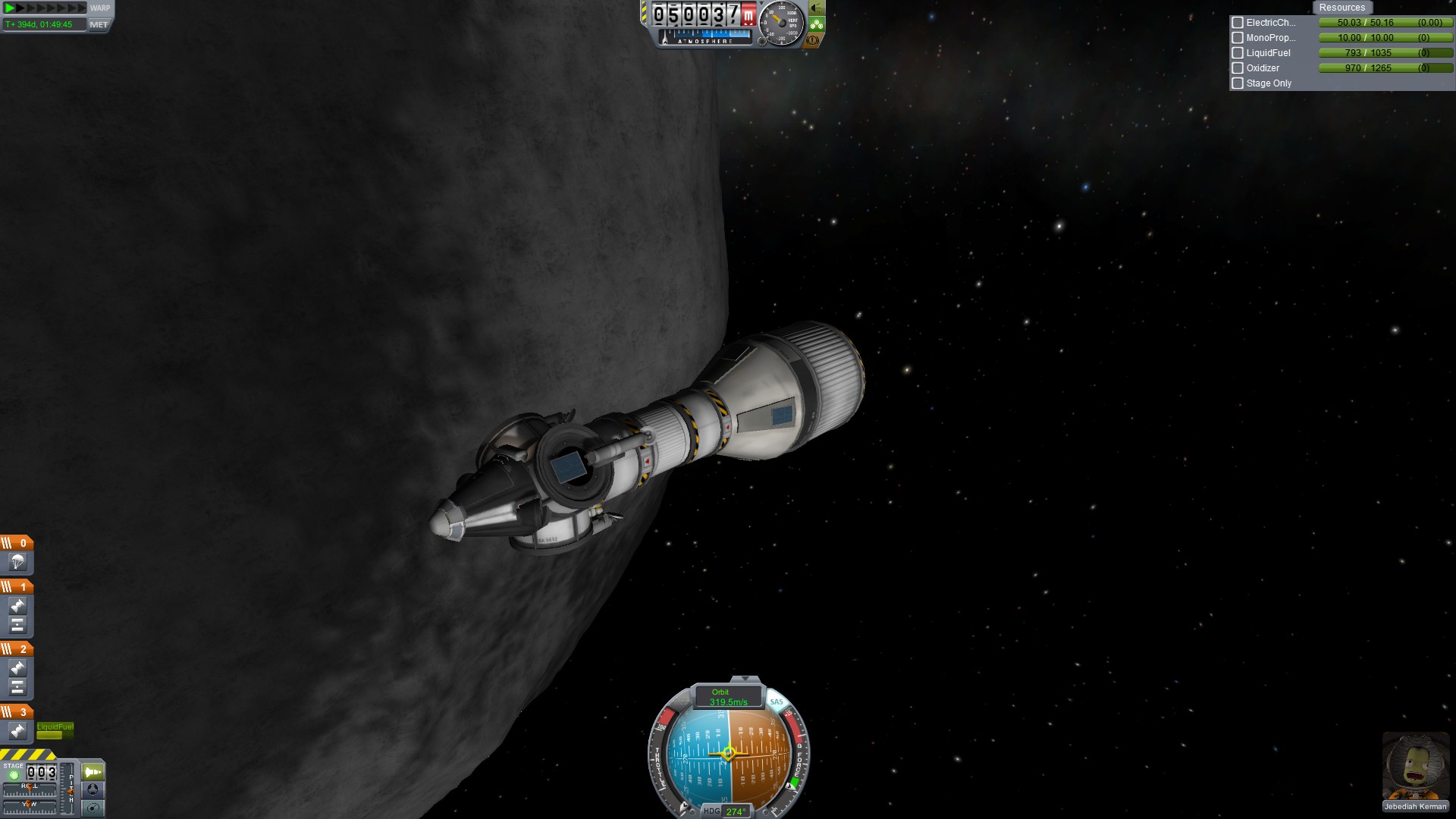Toggle the RCS button on the navball

pos(682,701)
